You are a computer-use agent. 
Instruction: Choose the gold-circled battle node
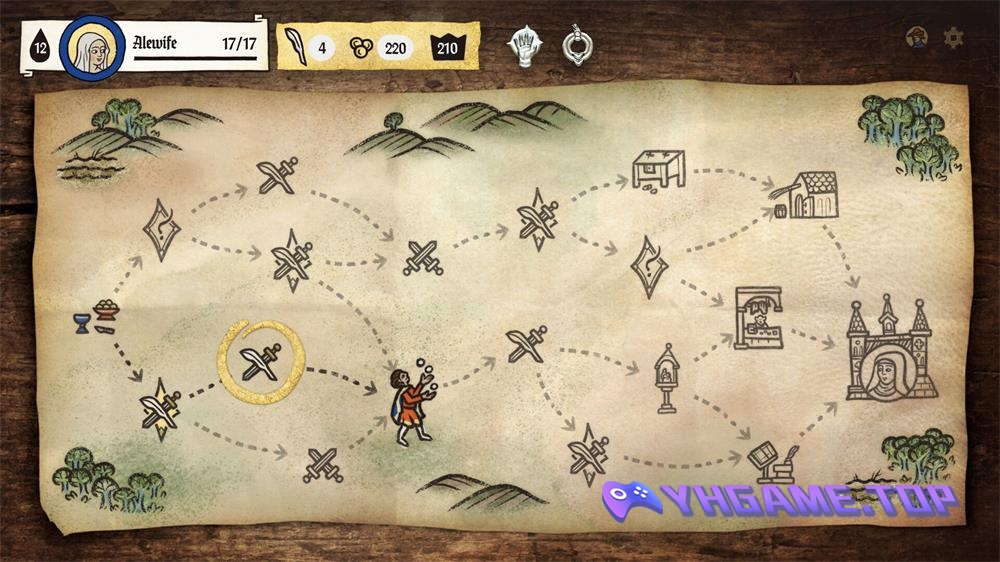(262, 360)
